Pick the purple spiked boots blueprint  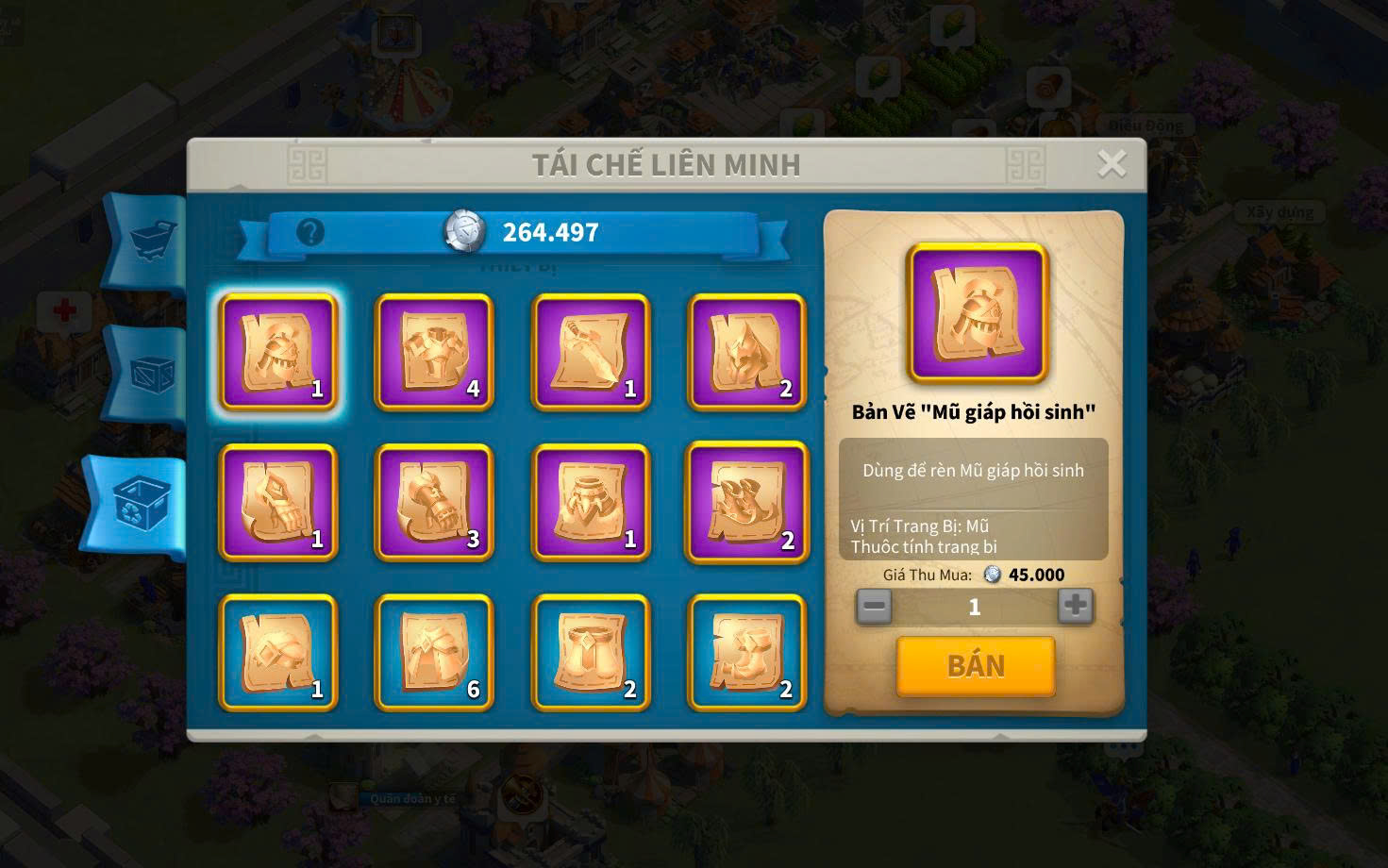point(746,502)
